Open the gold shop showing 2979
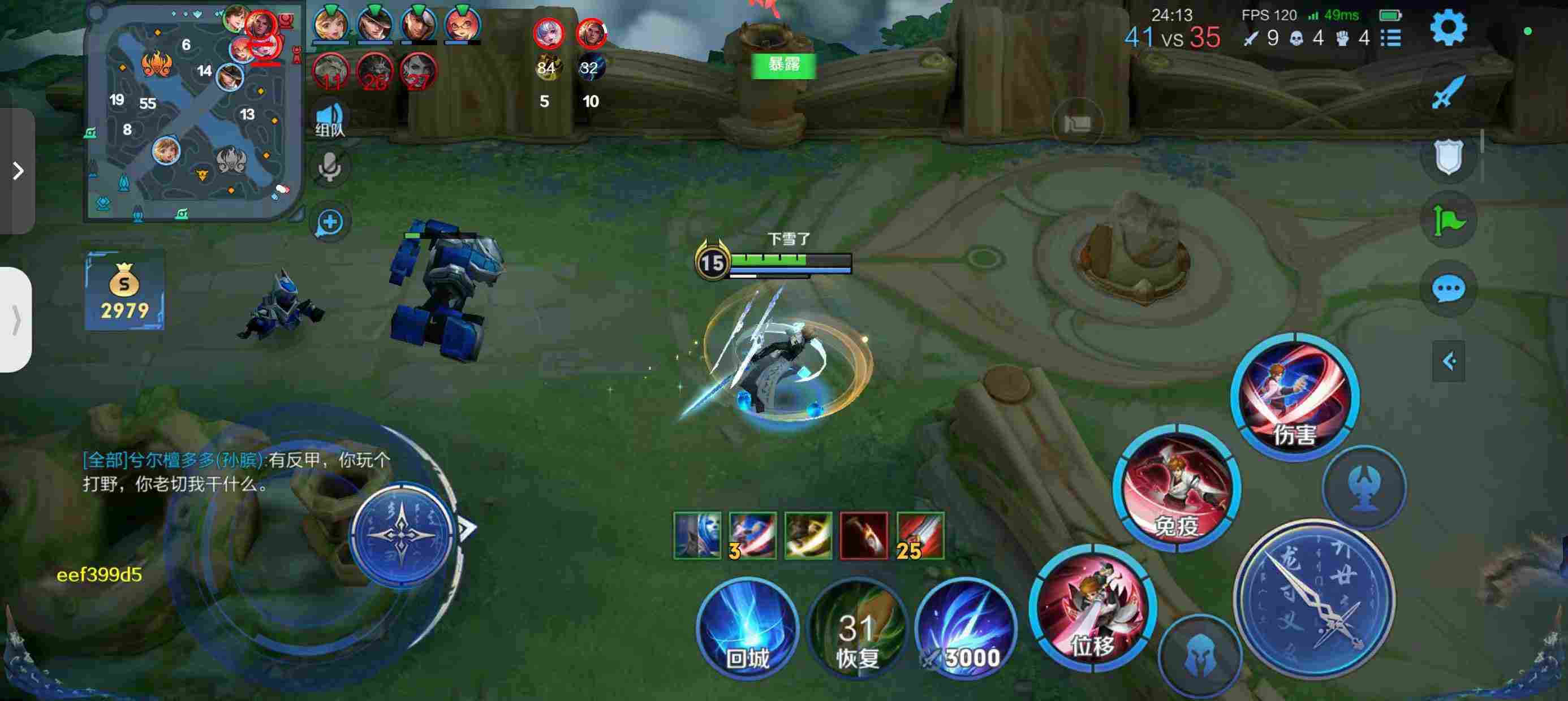The height and width of the screenshot is (701, 1568). tap(124, 291)
